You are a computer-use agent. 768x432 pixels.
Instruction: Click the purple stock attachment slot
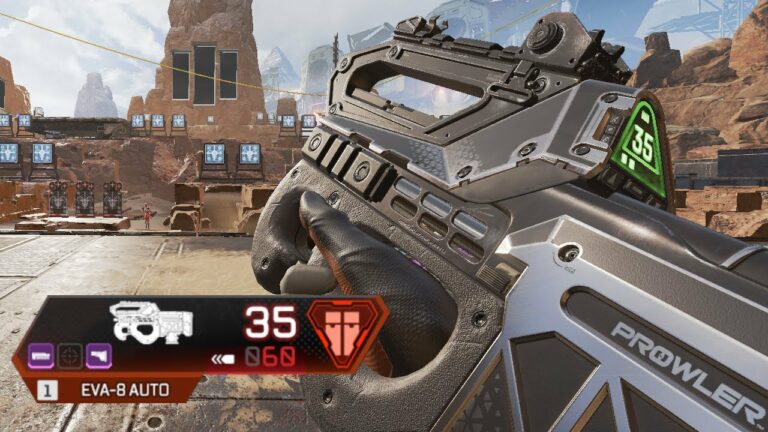pyautogui.click(x=99, y=356)
